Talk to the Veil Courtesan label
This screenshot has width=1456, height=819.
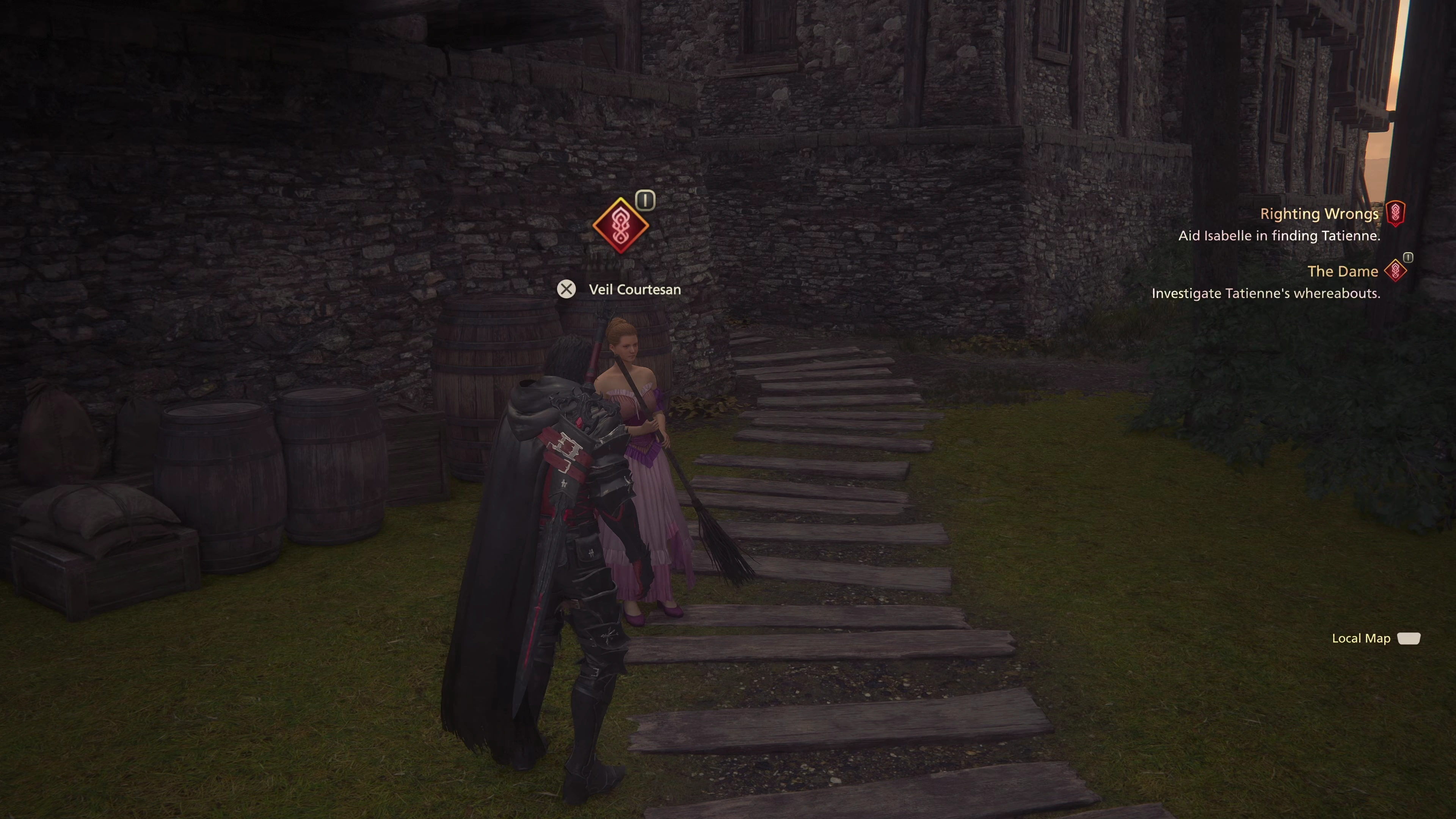pos(634,289)
